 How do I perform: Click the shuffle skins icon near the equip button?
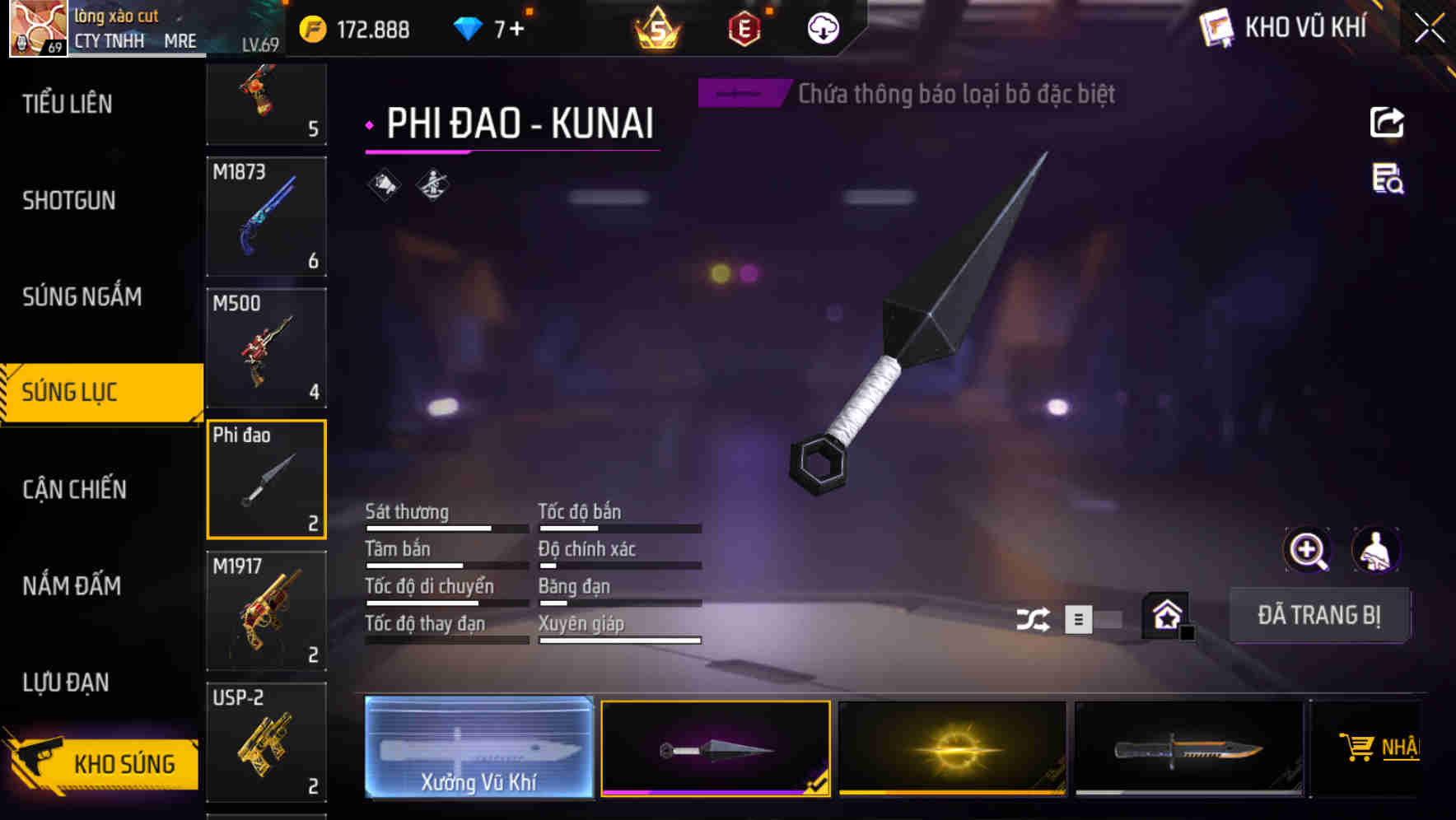1034,617
